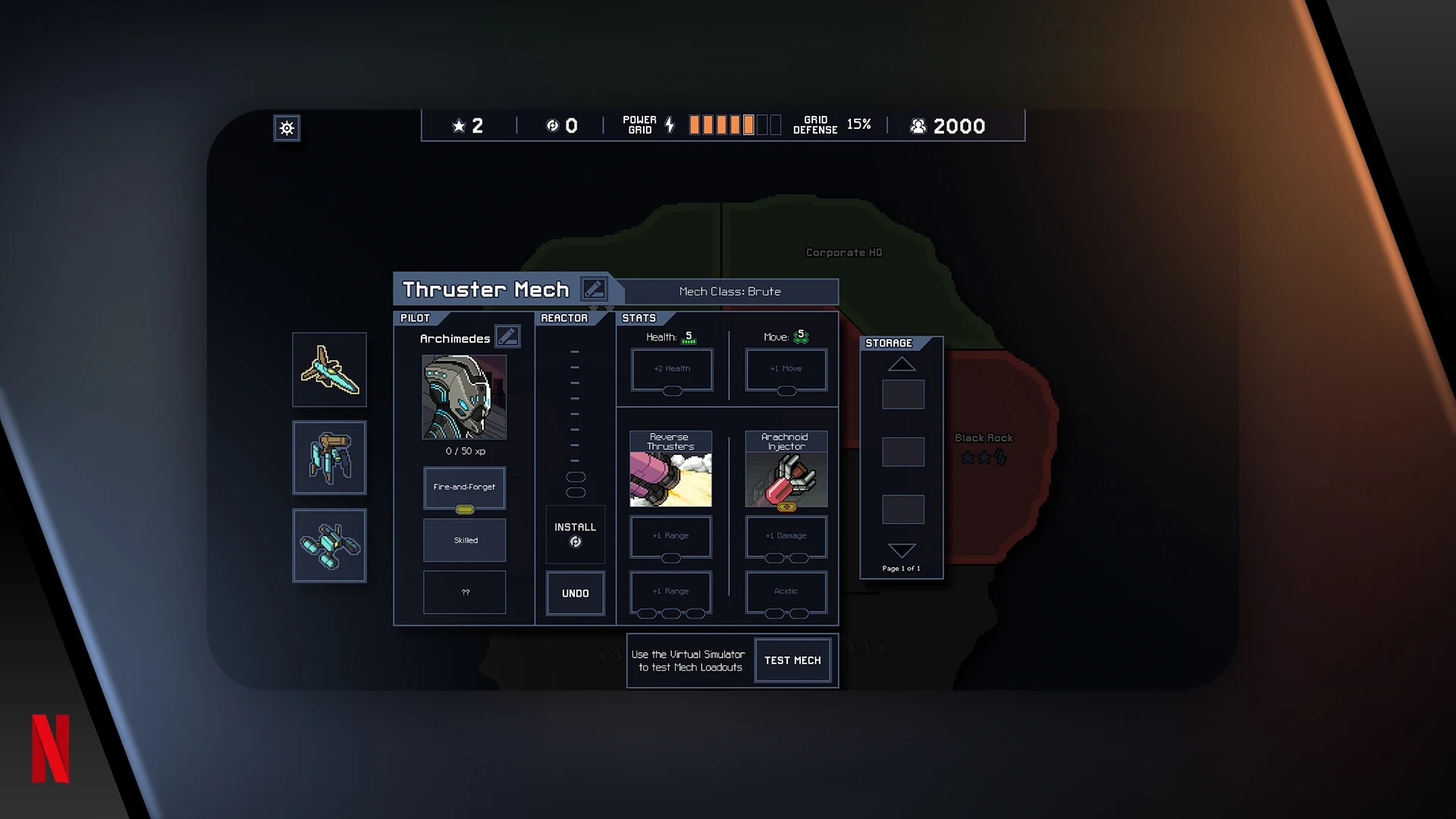Open the settings gear menu
1456x819 pixels.
(287, 128)
